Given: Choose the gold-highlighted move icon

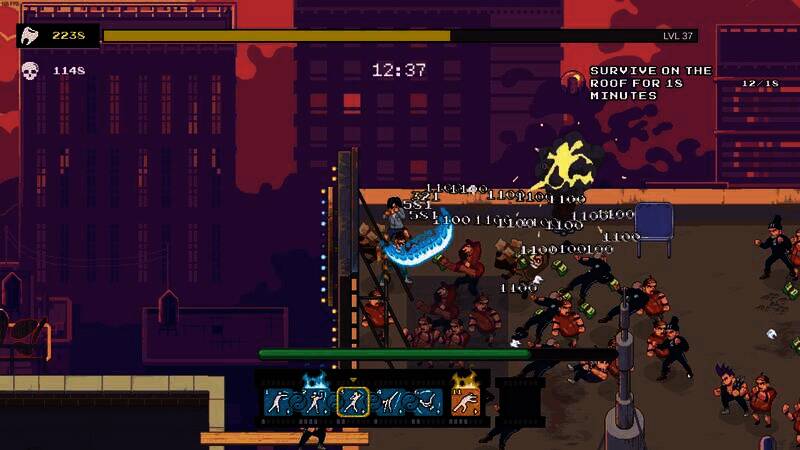Looking at the screenshot, I should pos(351,402).
